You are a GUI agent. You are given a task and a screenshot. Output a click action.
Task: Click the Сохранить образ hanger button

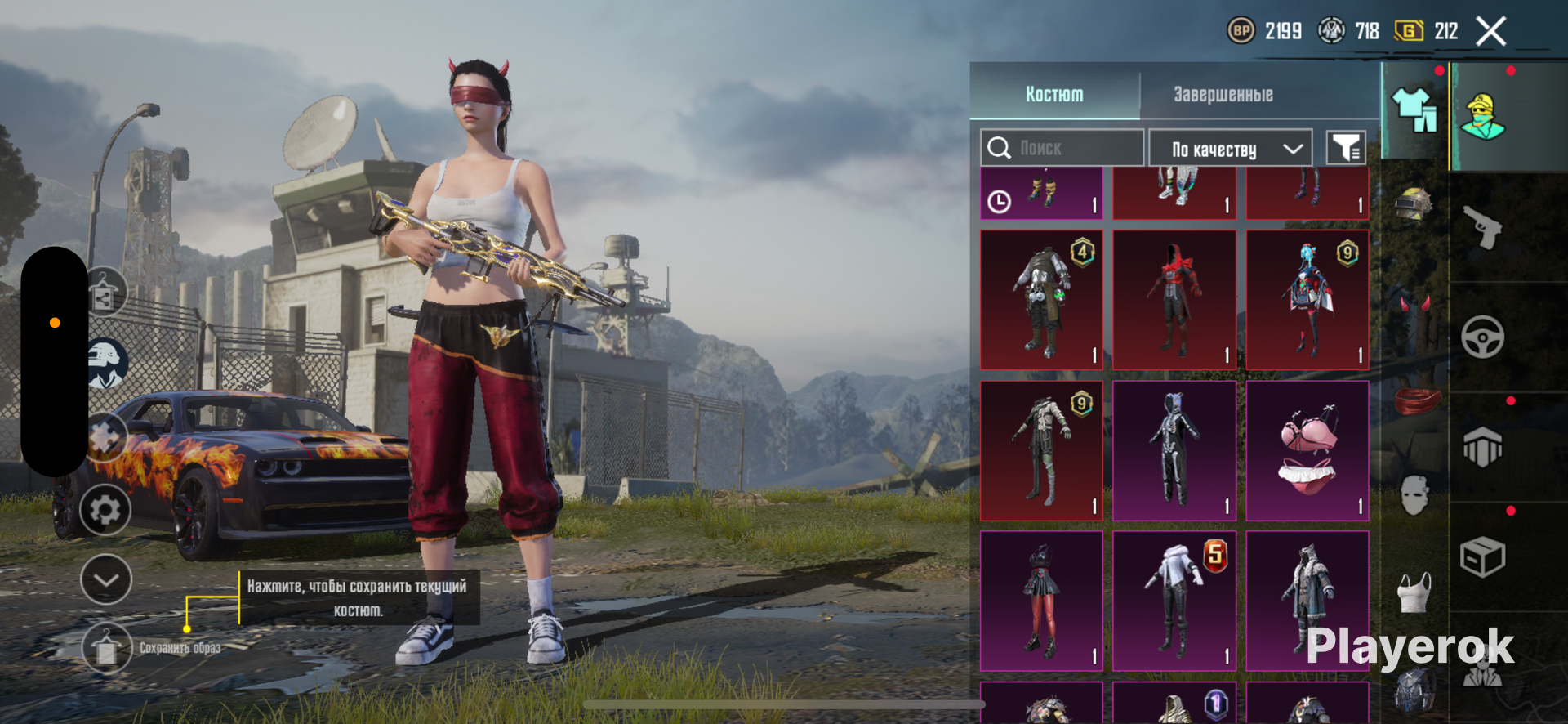pyautogui.click(x=106, y=649)
